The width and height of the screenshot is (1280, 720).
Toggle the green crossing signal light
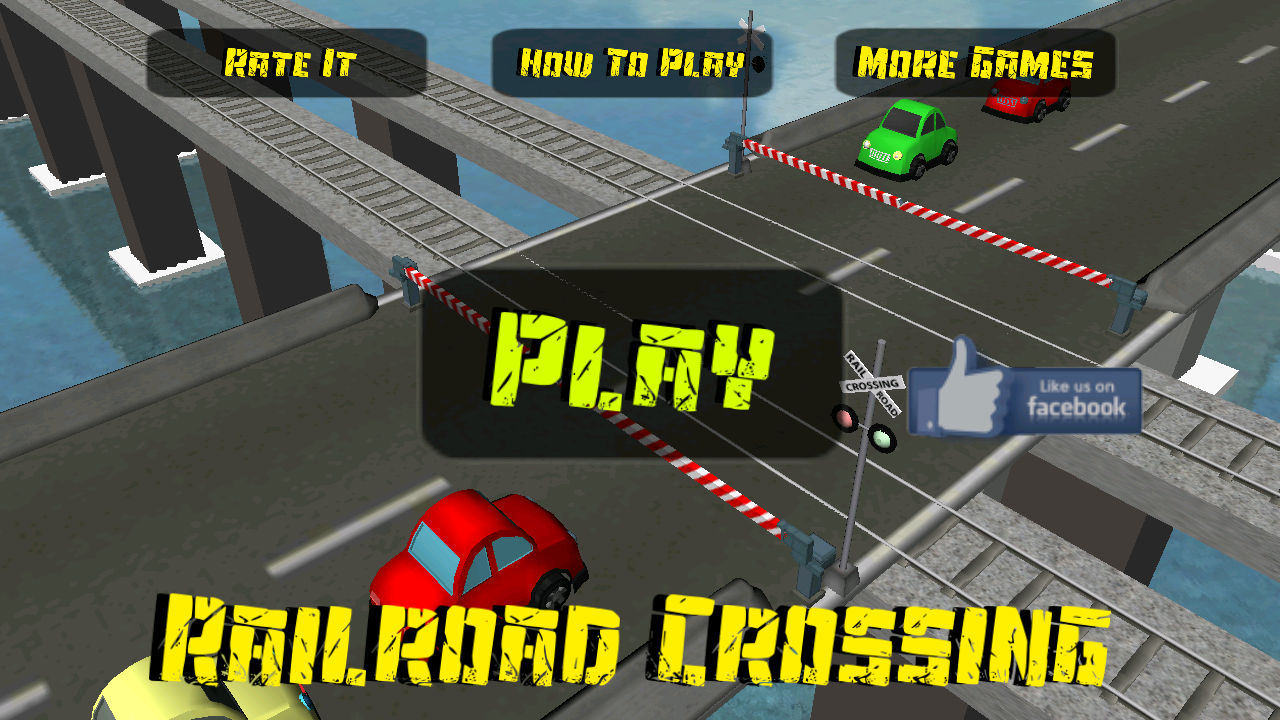coord(880,438)
